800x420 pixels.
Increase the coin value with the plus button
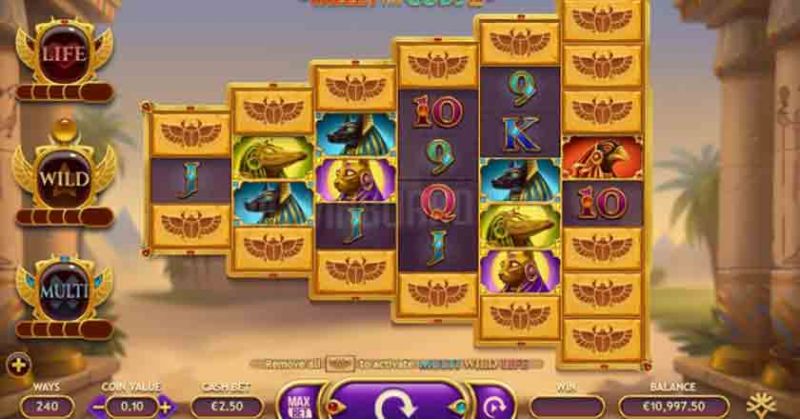(x=165, y=407)
